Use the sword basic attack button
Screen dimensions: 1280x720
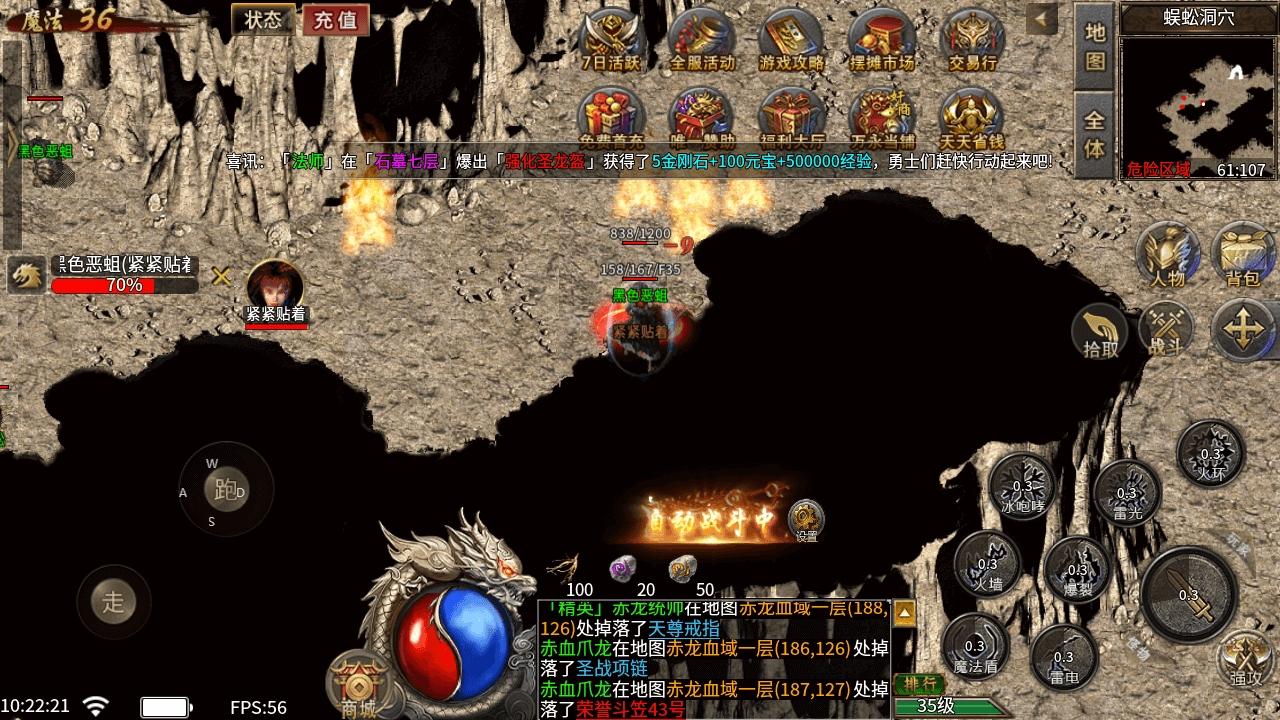click(x=1189, y=594)
